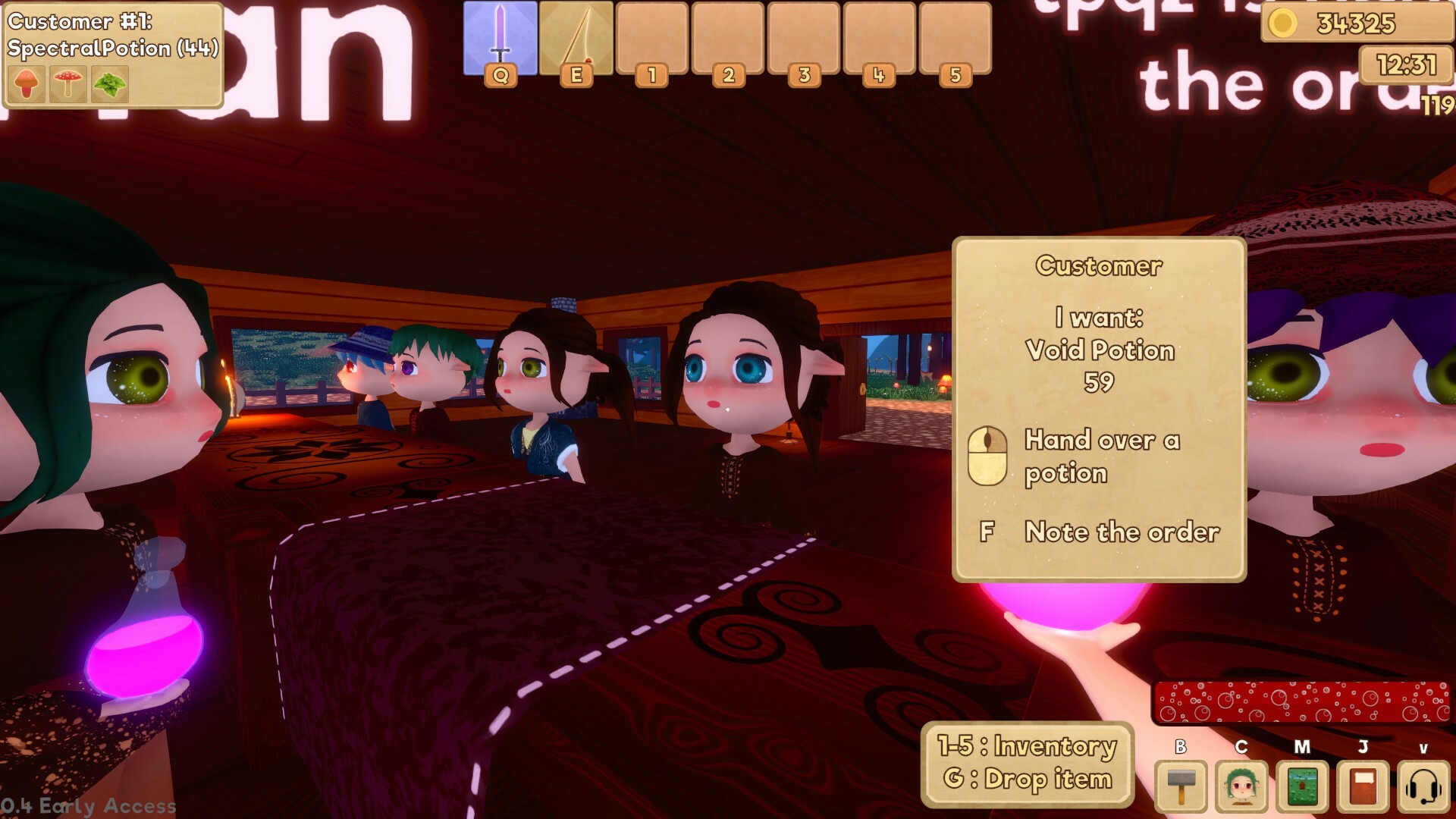The width and height of the screenshot is (1456, 819).
Task: Click the brown mushroom ingredient icon
Action: pos(25,86)
